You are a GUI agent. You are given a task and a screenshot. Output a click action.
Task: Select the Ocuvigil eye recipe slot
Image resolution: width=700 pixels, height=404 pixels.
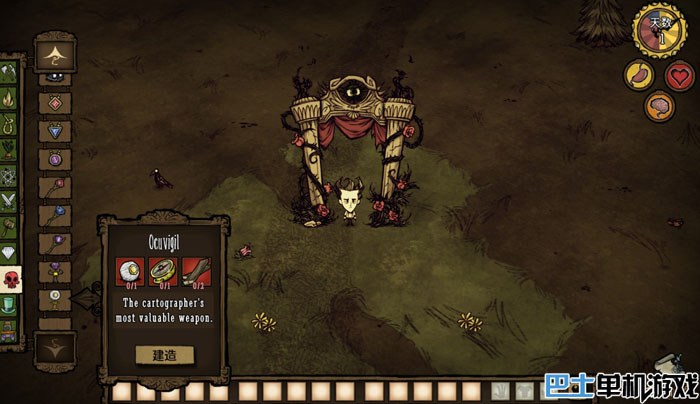pyautogui.click(x=55, y=298)
